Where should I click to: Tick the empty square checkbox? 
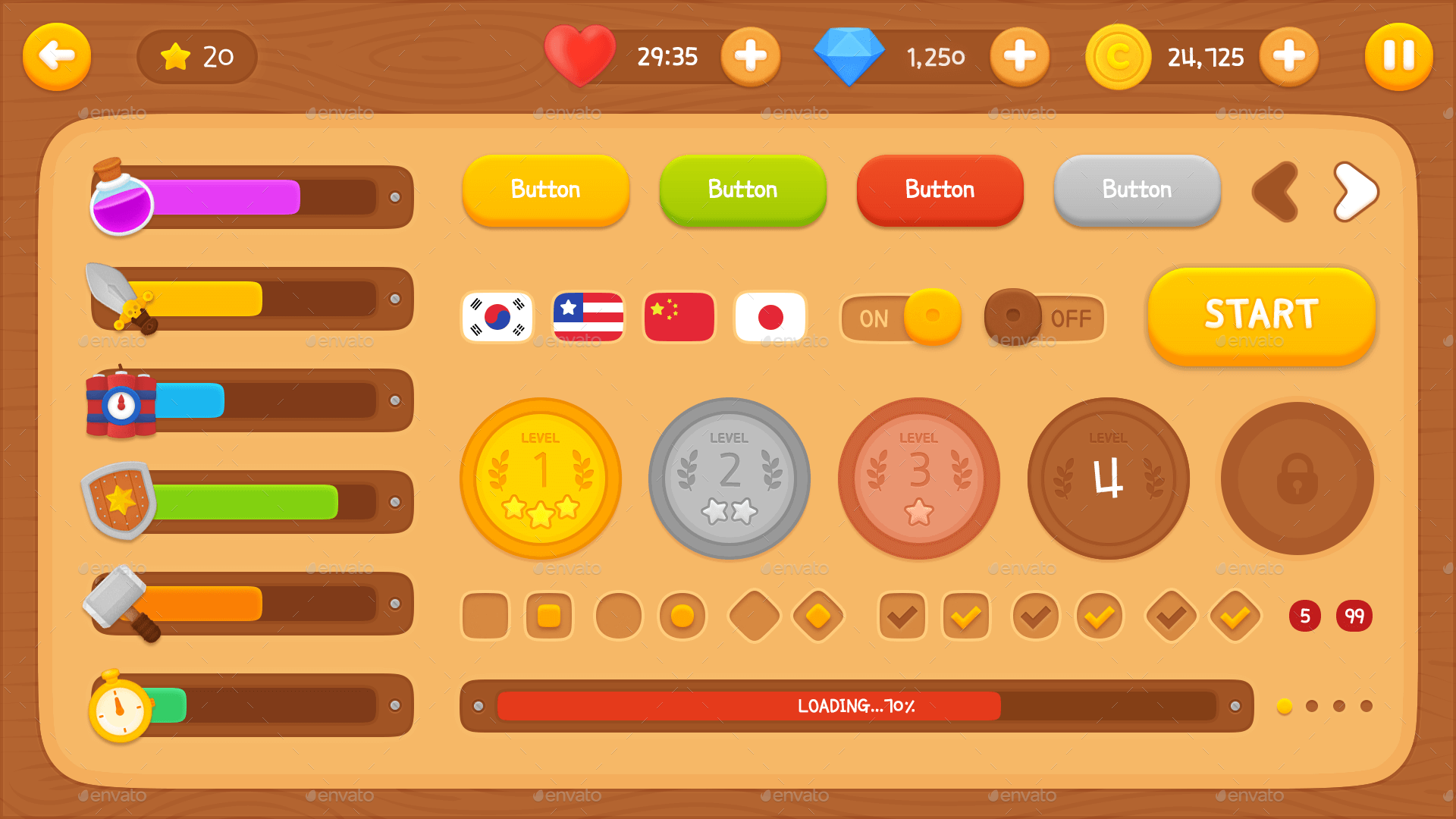[x=485, y=617]
